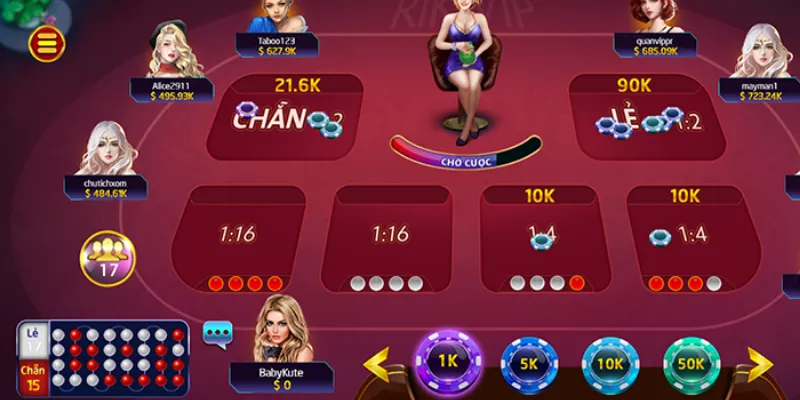View the spectators list showing 17

click(107, 256)
